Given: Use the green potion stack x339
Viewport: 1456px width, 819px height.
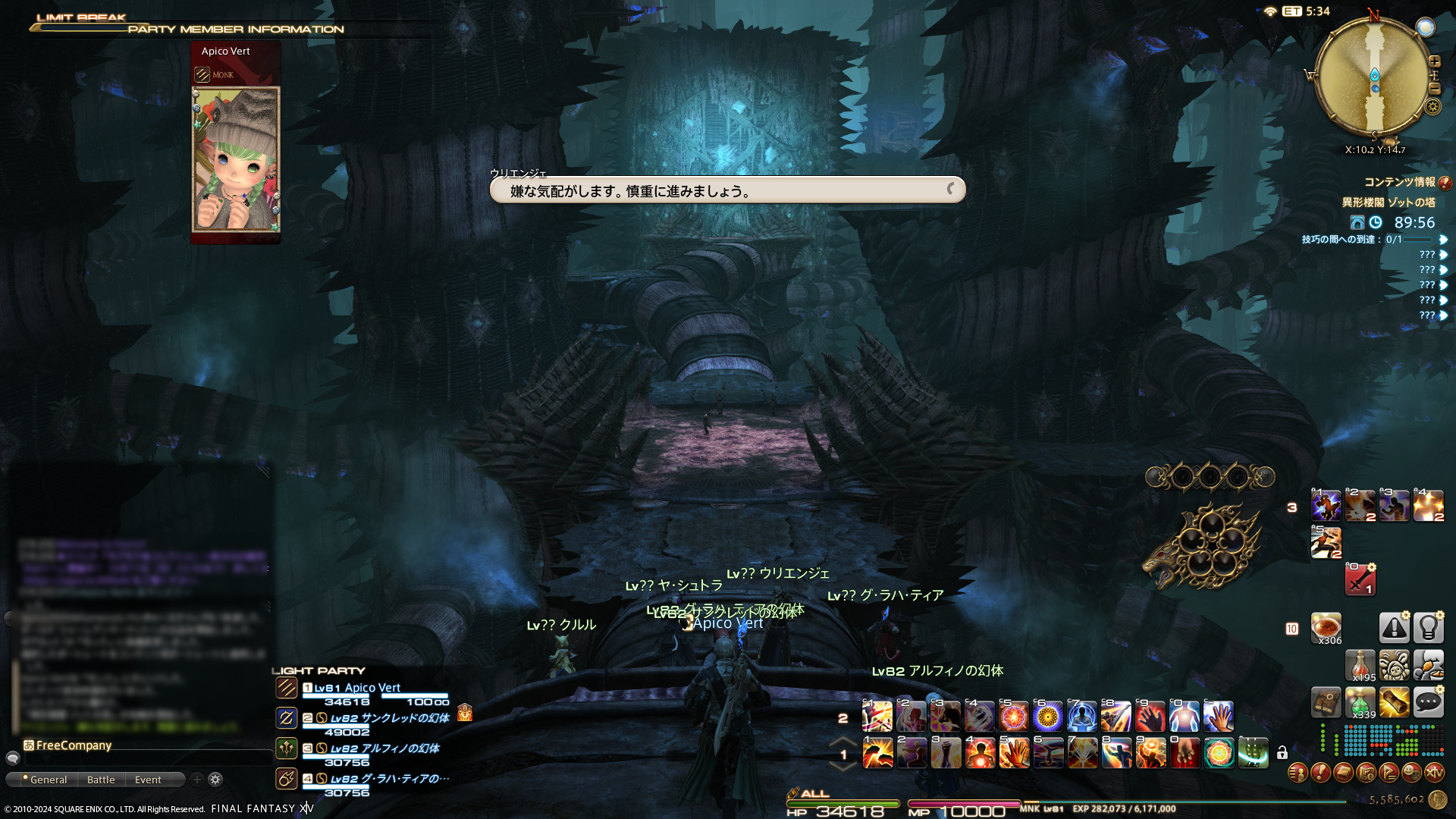Looking at the screenshot, I should [x=1360, y=703].
